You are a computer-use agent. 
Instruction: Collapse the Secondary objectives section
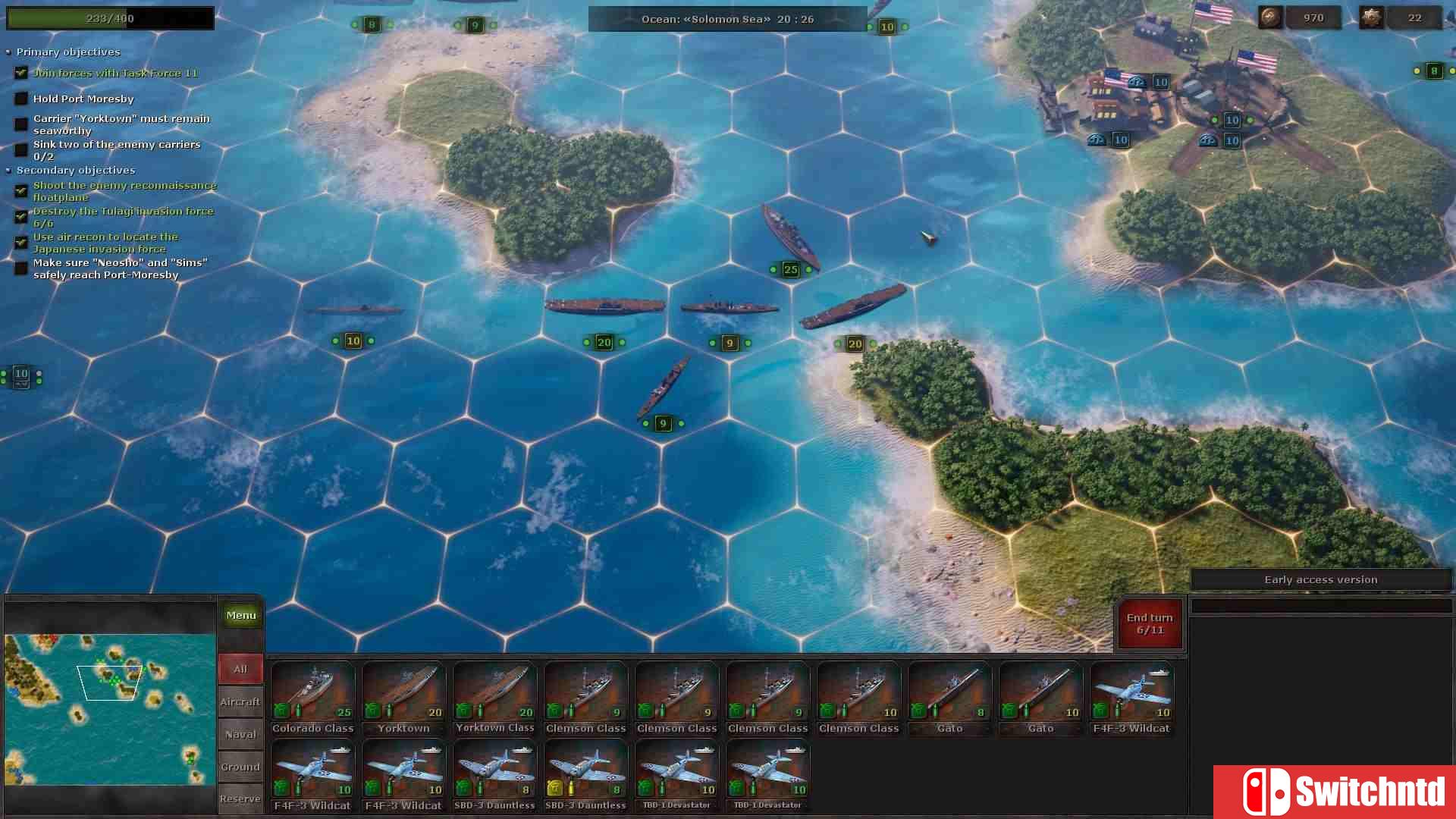[x=8, y=170]
